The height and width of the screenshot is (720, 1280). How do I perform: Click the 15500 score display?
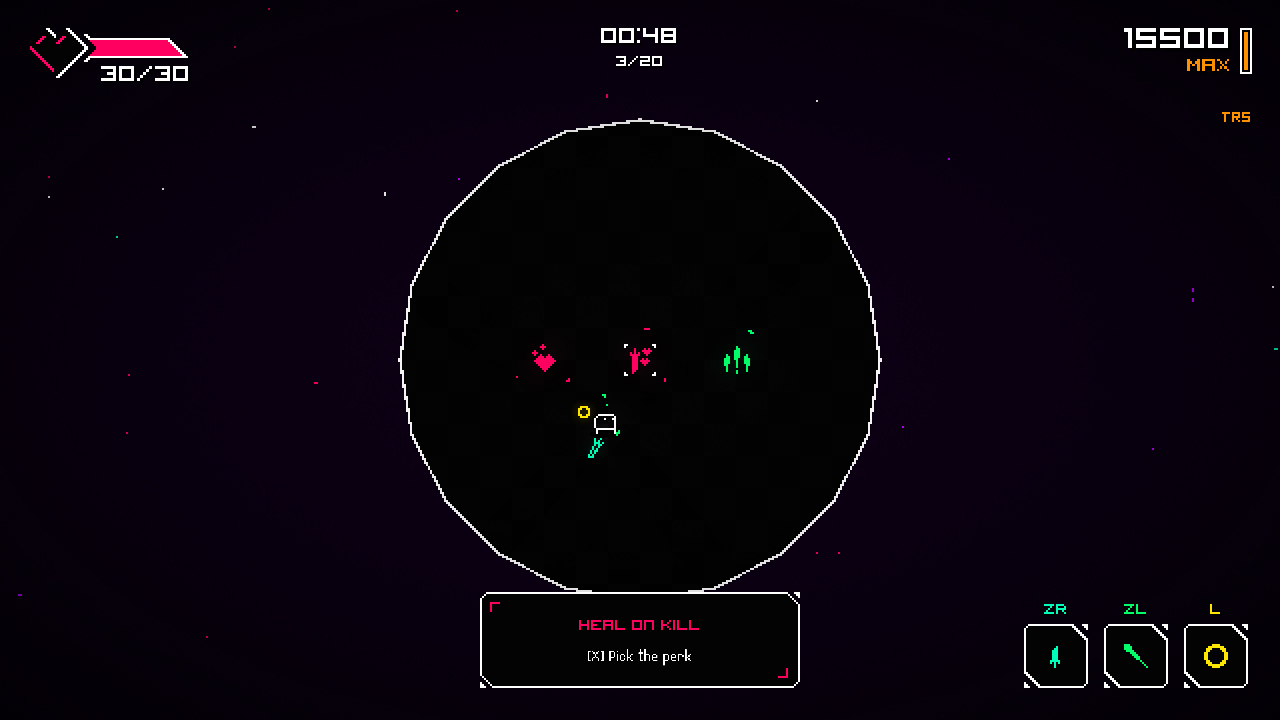click(1178, 40)
